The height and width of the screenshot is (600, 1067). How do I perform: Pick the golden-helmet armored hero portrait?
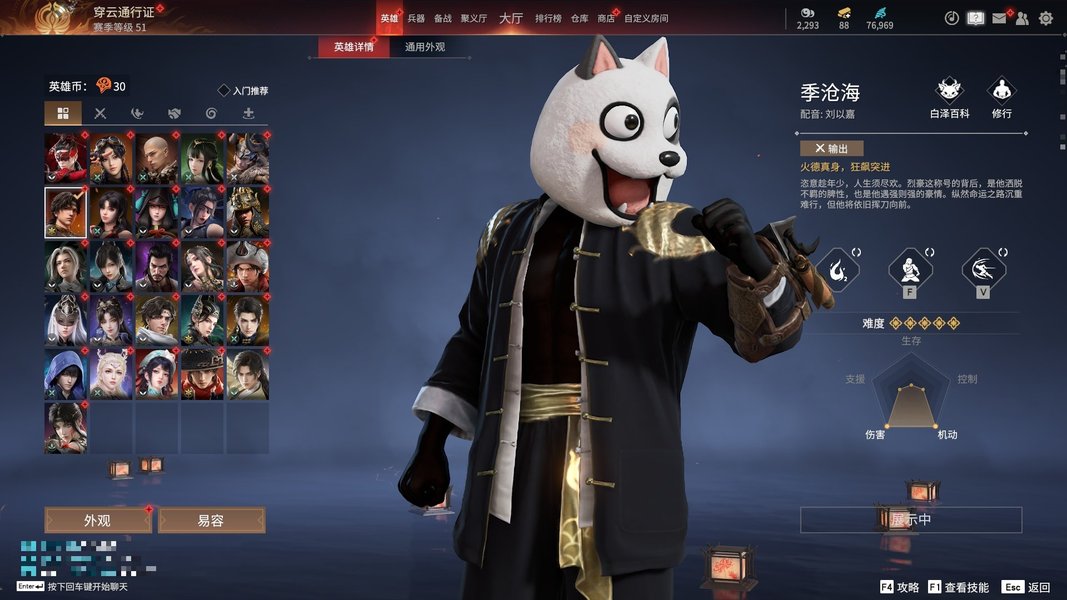(x=247, y=210)
